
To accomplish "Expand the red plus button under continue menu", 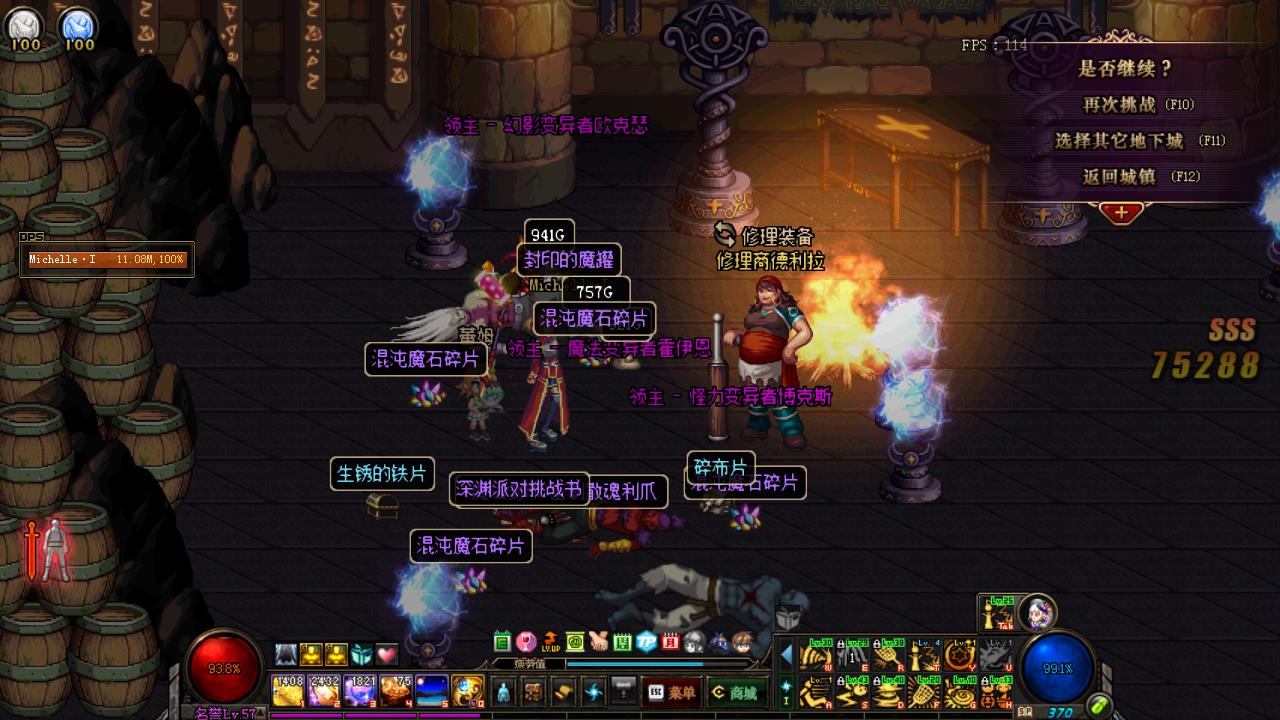I will click(1121, 213).
